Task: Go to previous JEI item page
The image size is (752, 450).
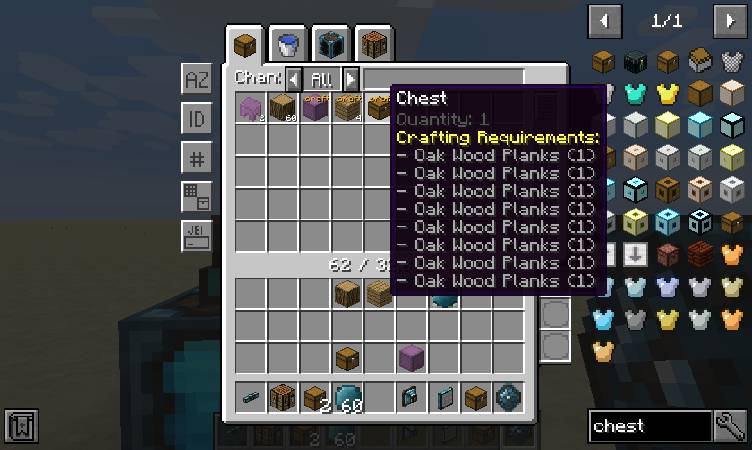Action: click(x=604, y=20)
